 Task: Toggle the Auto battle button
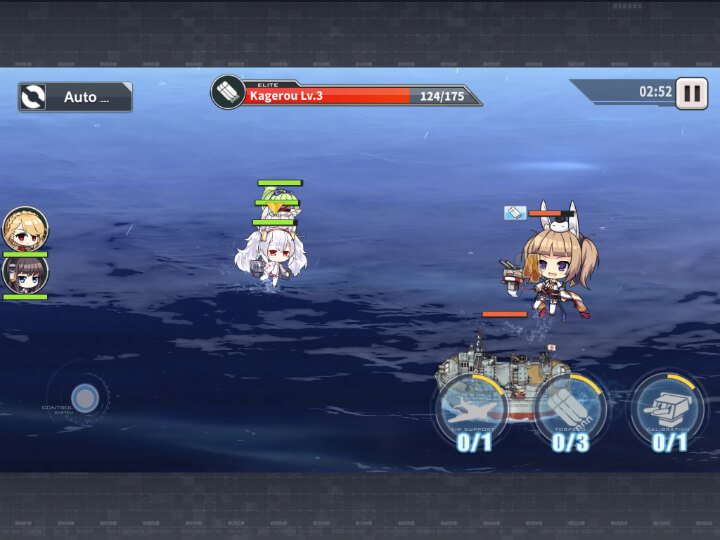click(x=75, y=97)
